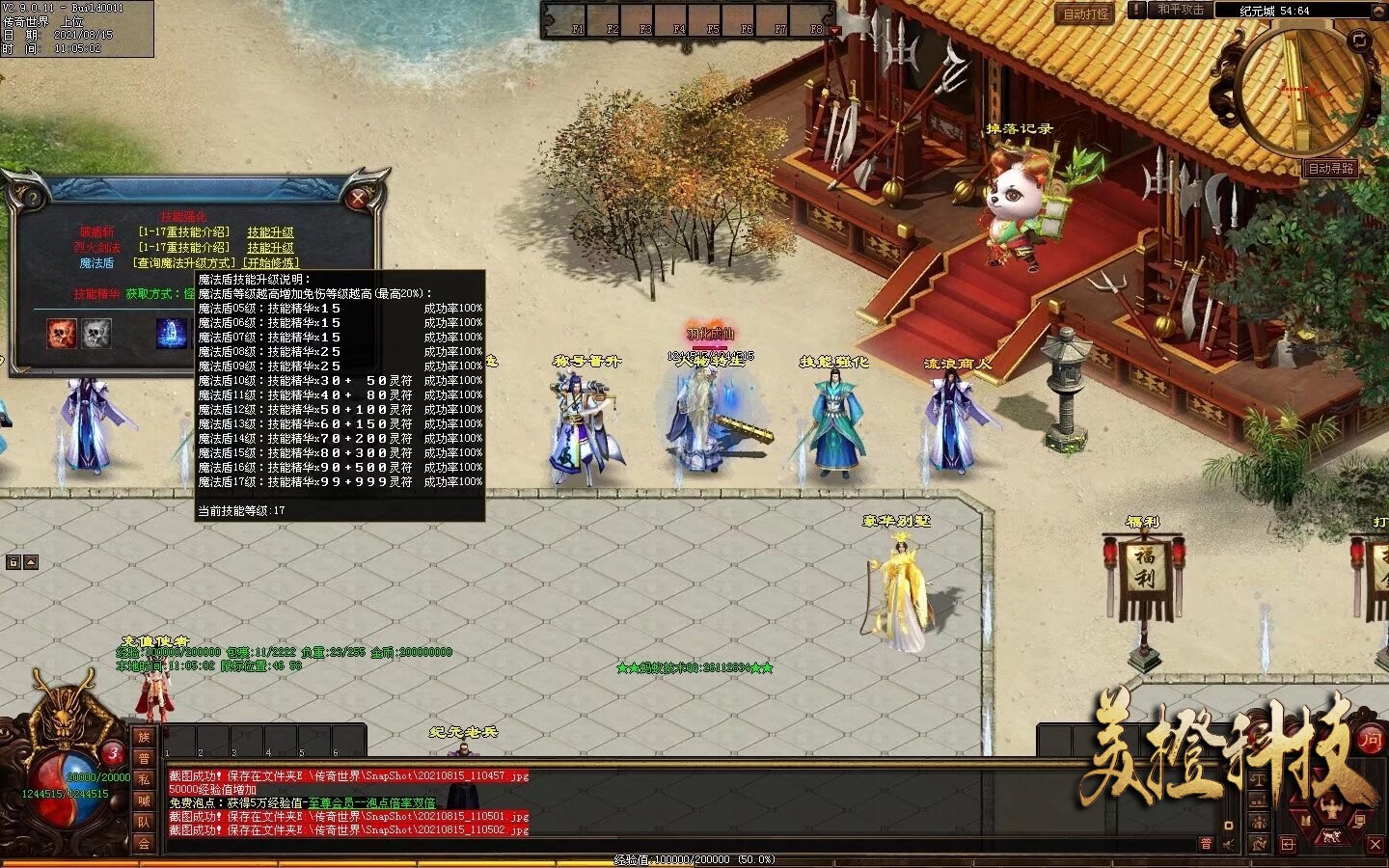The width and height of the screenshot is (1389, 868).
Task: View 破盾斩 1-17重技能介绍
Action: coord(183,232)
